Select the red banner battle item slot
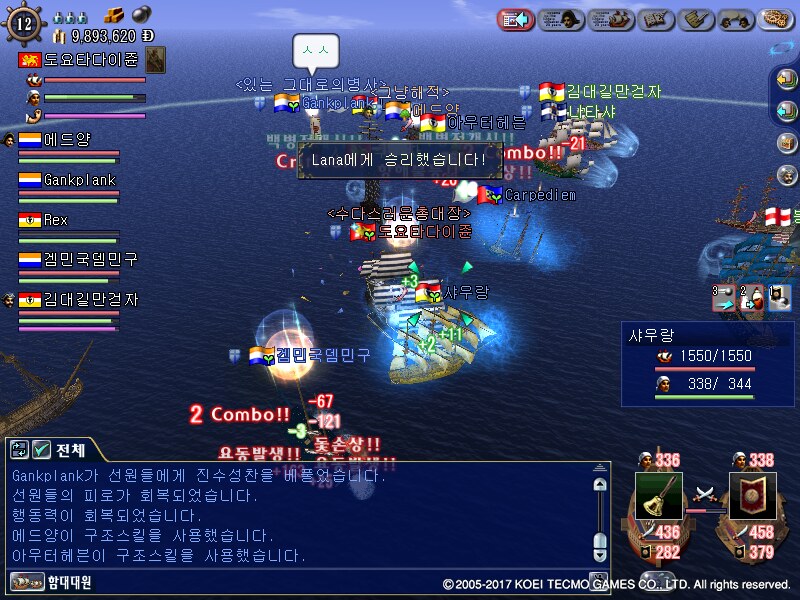 (752, 495)
